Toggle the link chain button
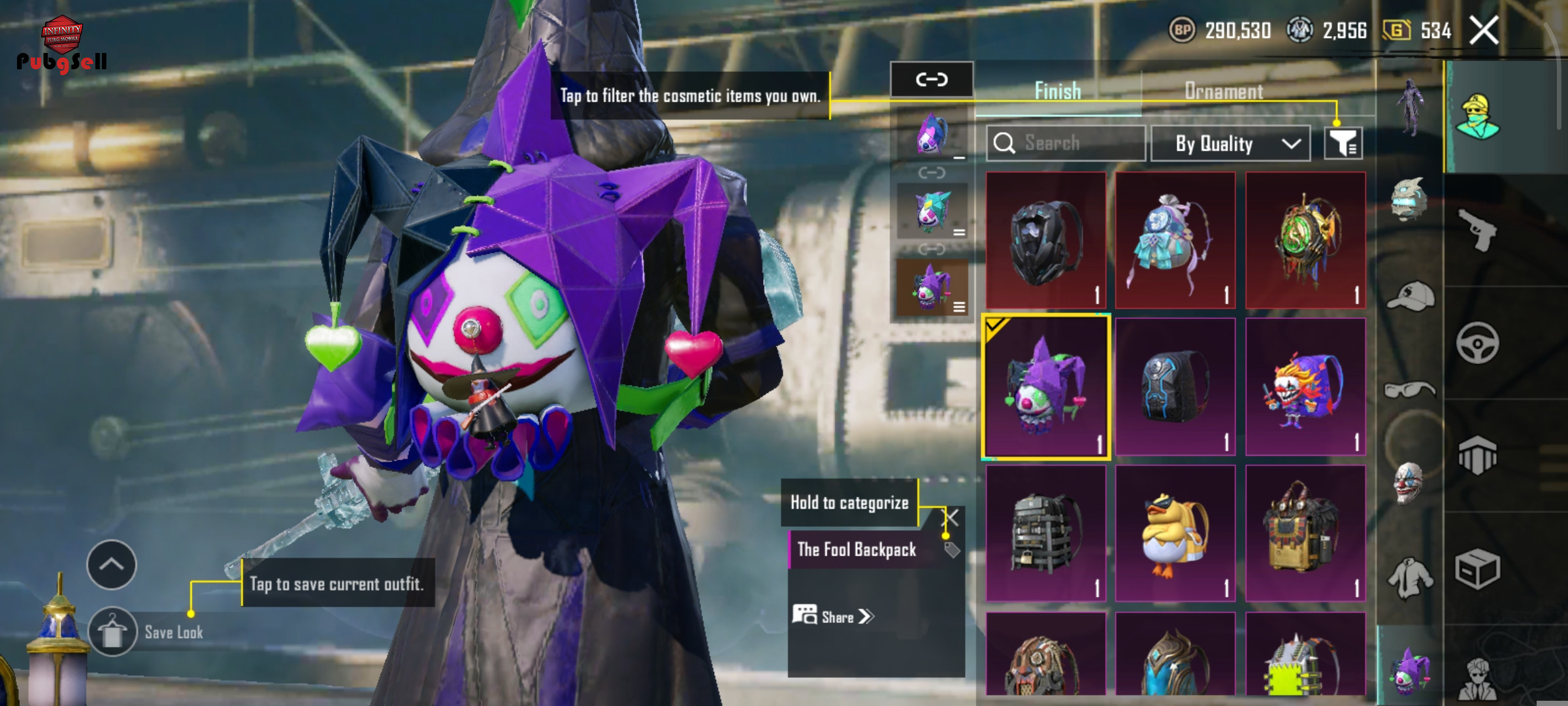The height and width of the screenshot is (706, 1568). (x=932, y=80)
